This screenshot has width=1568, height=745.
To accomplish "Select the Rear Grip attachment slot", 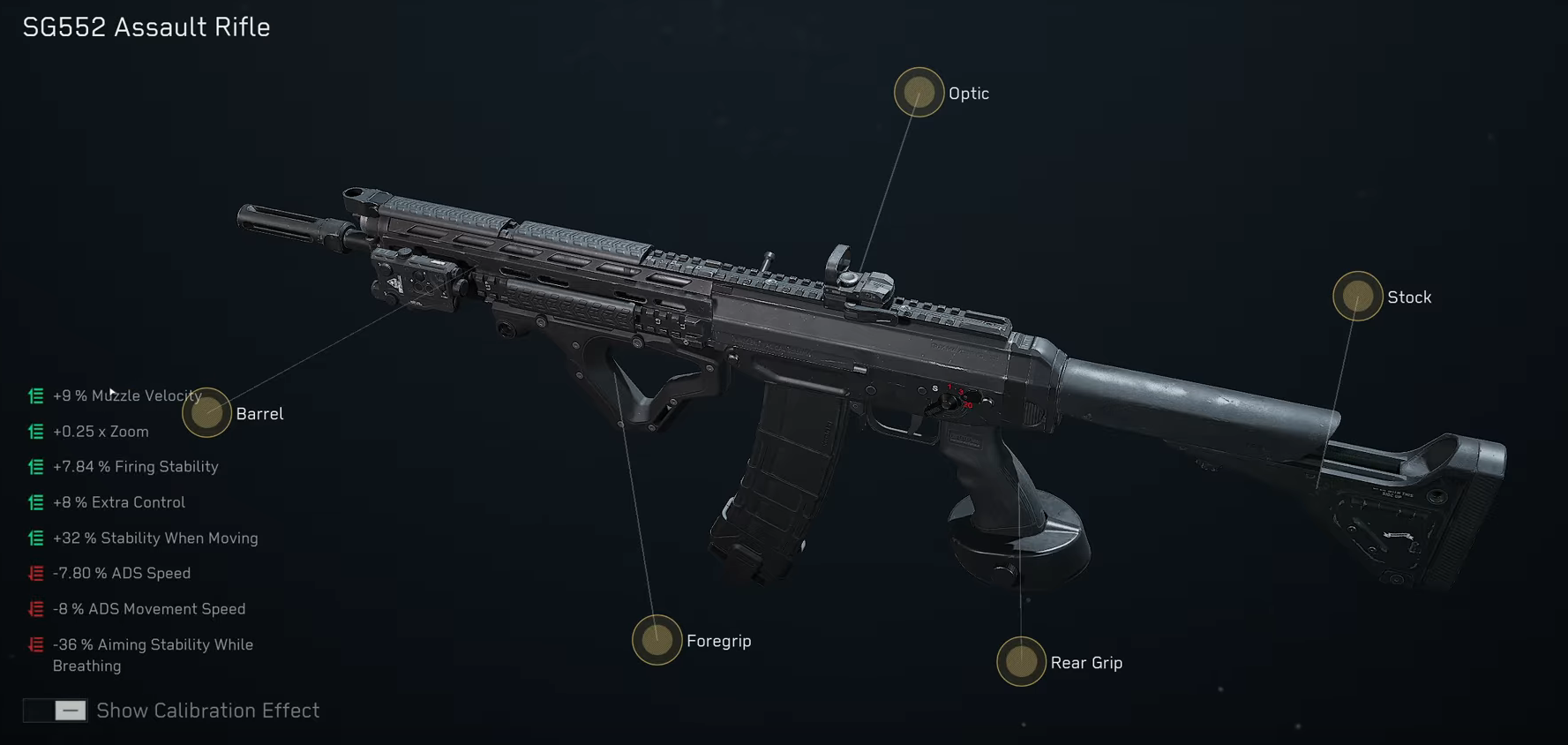I will [1021, 662].
